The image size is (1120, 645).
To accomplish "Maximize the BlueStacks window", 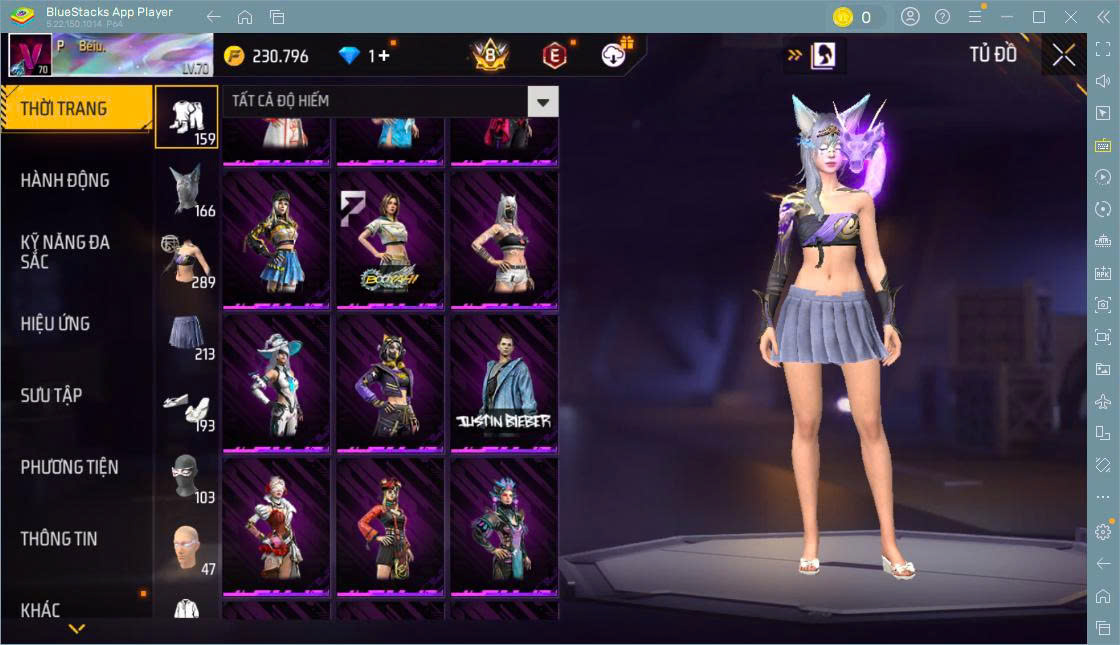I will point(1039,17).
